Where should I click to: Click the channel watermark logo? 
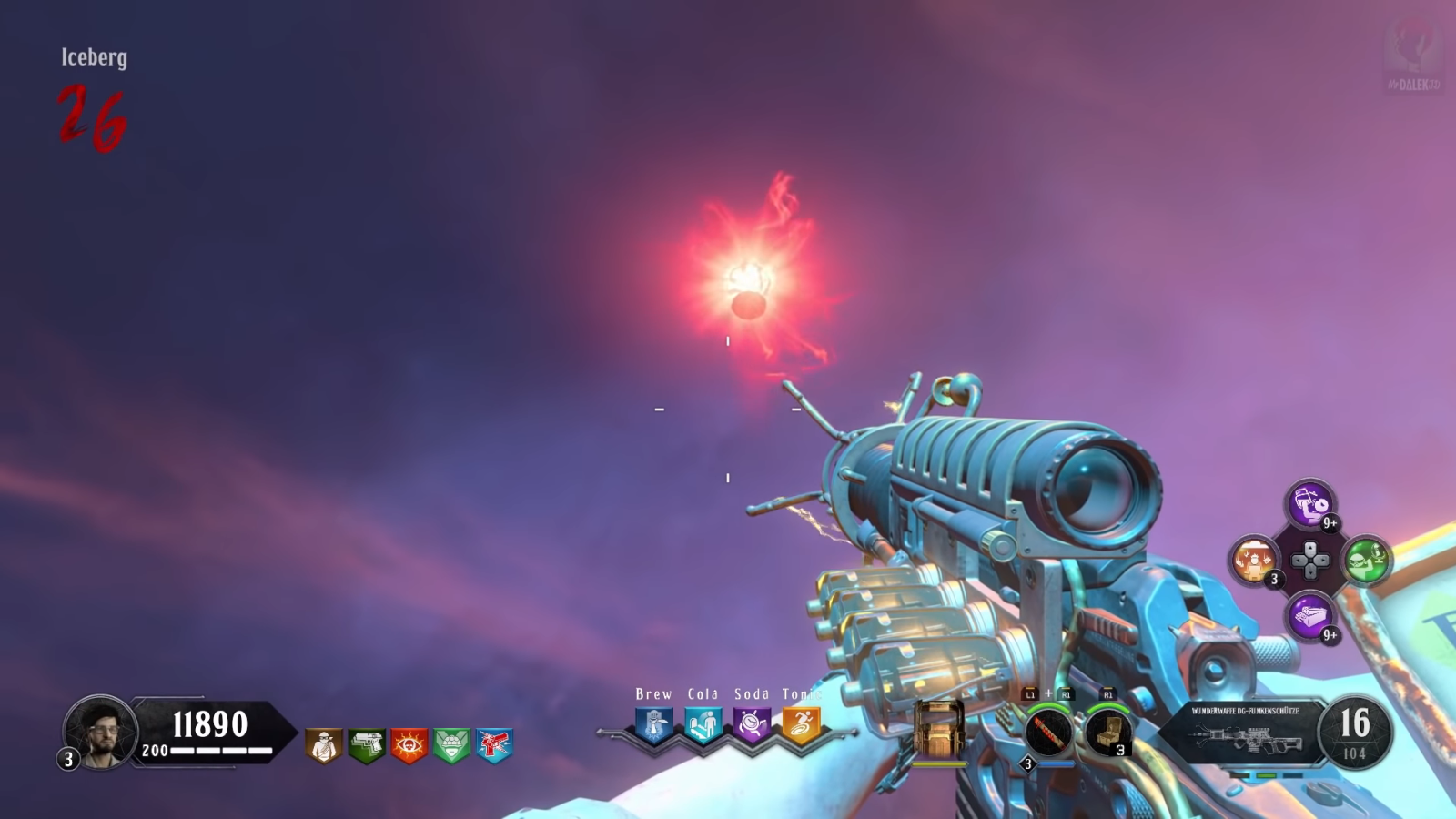tap(1413, 55)
